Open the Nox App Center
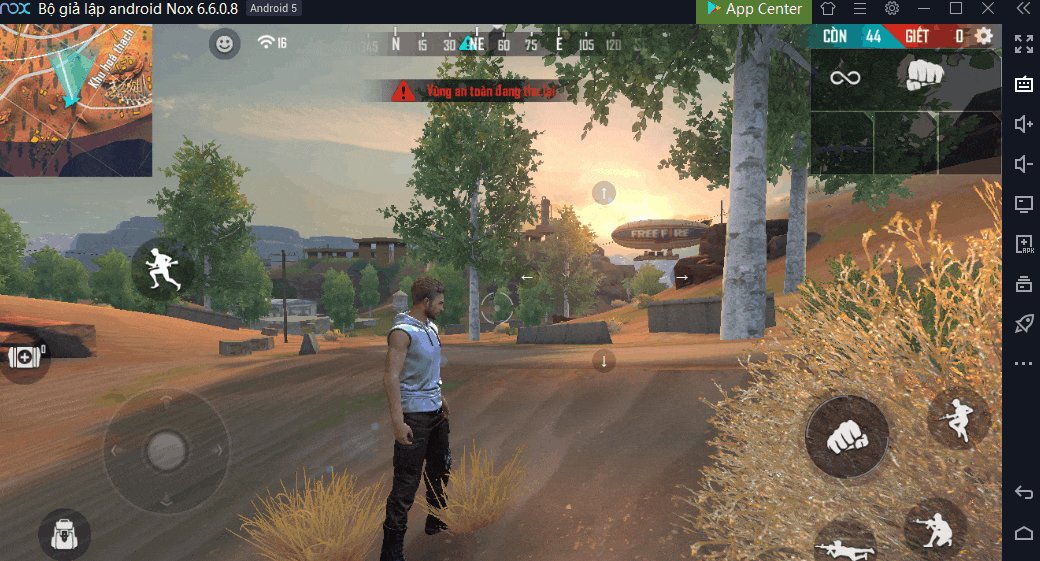This screenshot has height=561, width=1040. click(754, 9)
